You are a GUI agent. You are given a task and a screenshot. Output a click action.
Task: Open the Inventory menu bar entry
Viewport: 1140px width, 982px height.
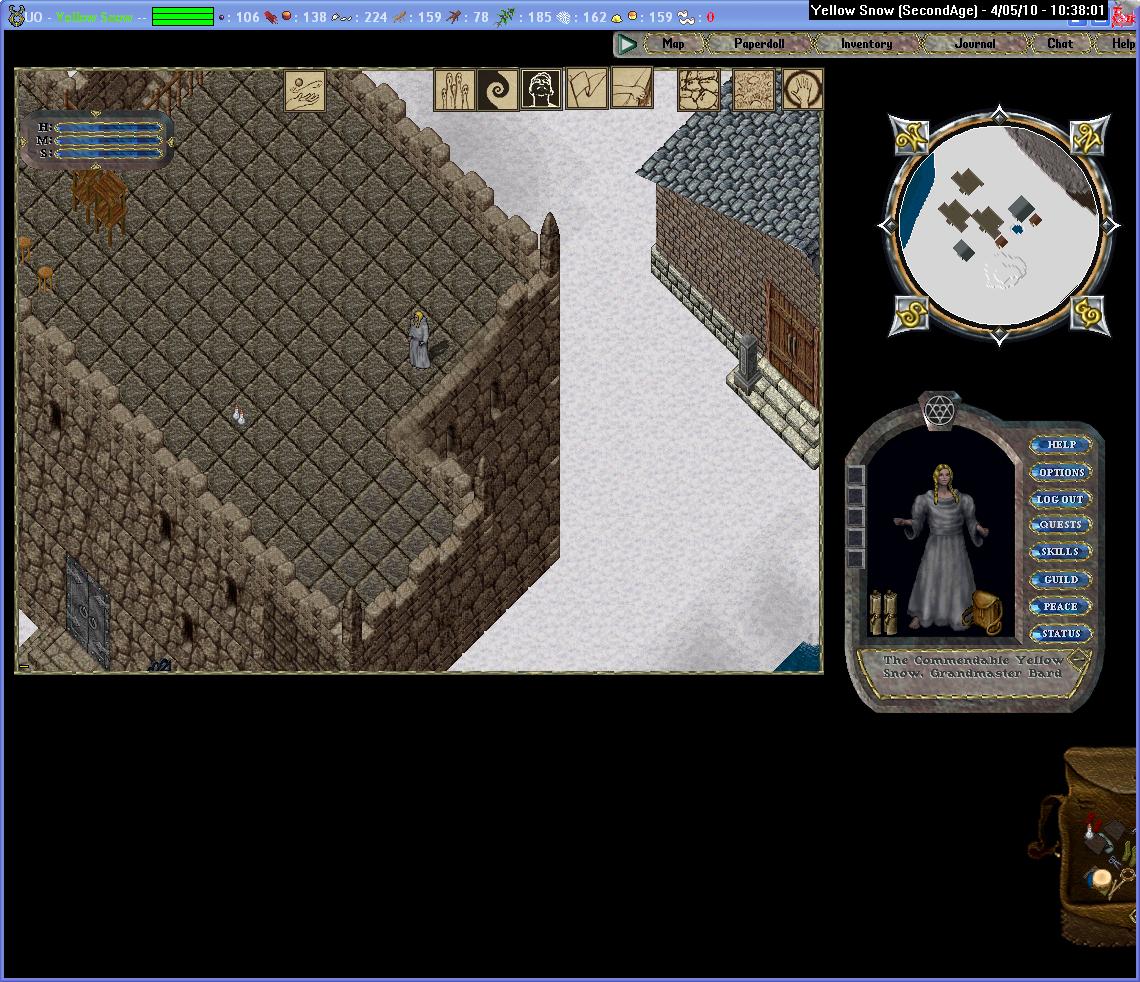[x=866, y=44]
